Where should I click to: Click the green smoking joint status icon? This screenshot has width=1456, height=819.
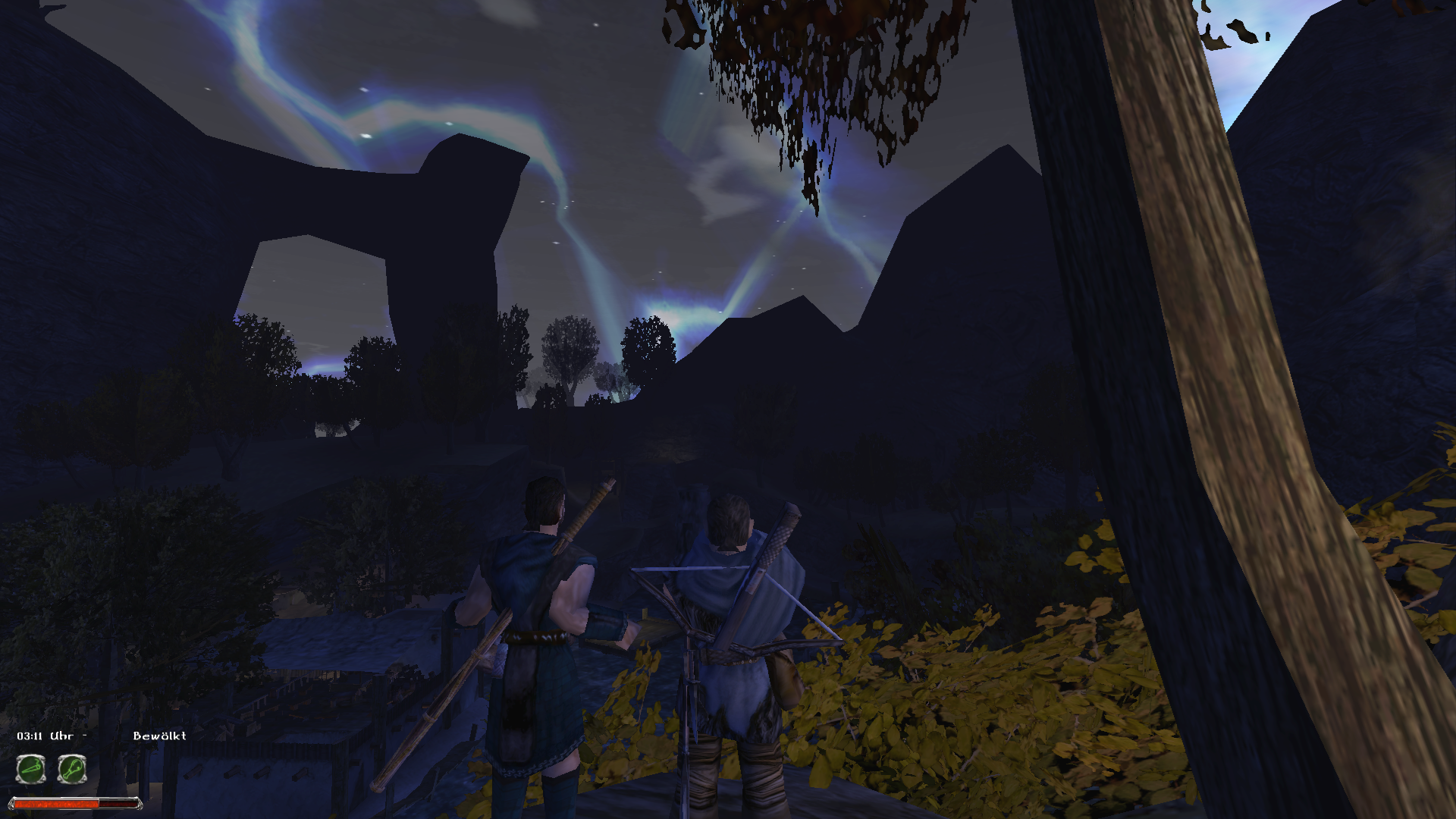[31, 770]
